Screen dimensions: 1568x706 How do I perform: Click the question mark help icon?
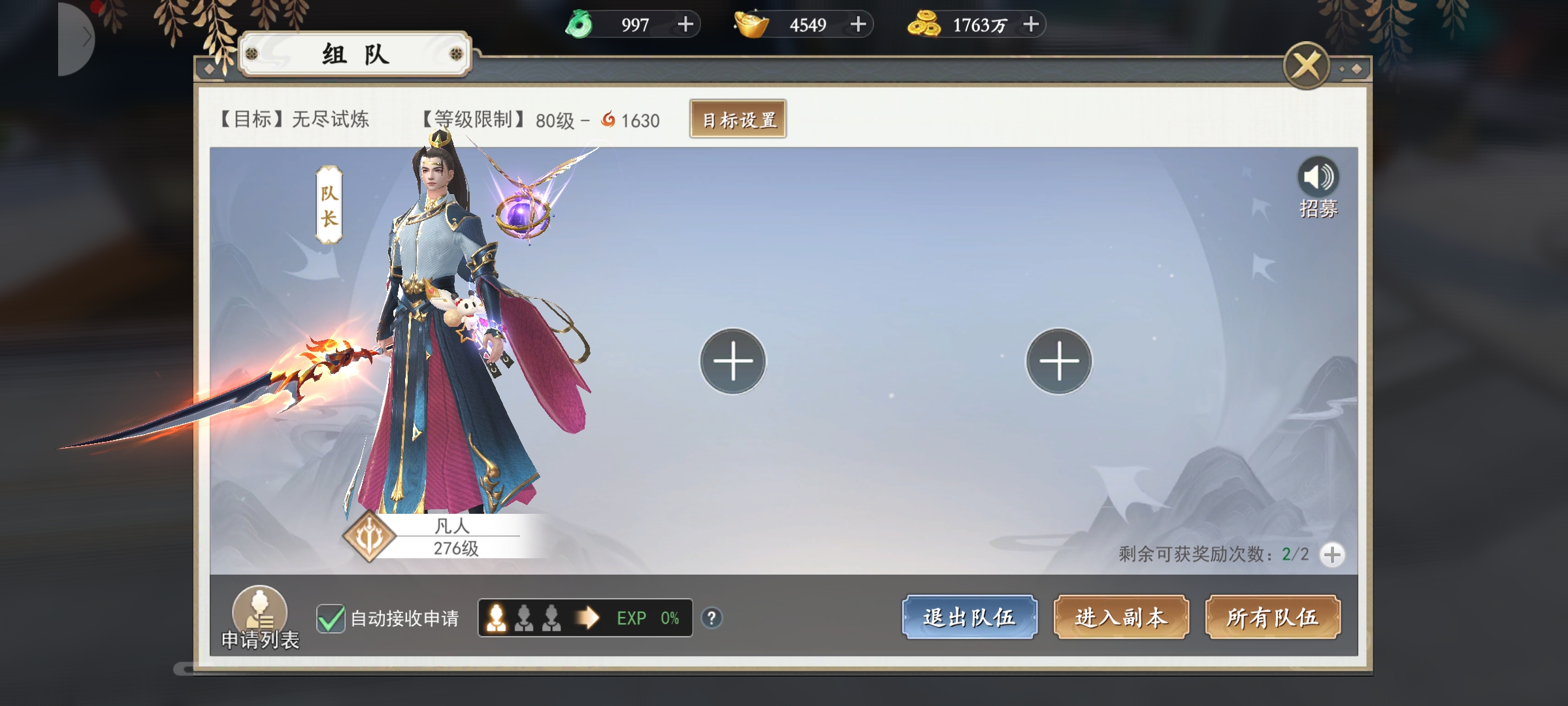pyautogui.click(x=711, y=618)
